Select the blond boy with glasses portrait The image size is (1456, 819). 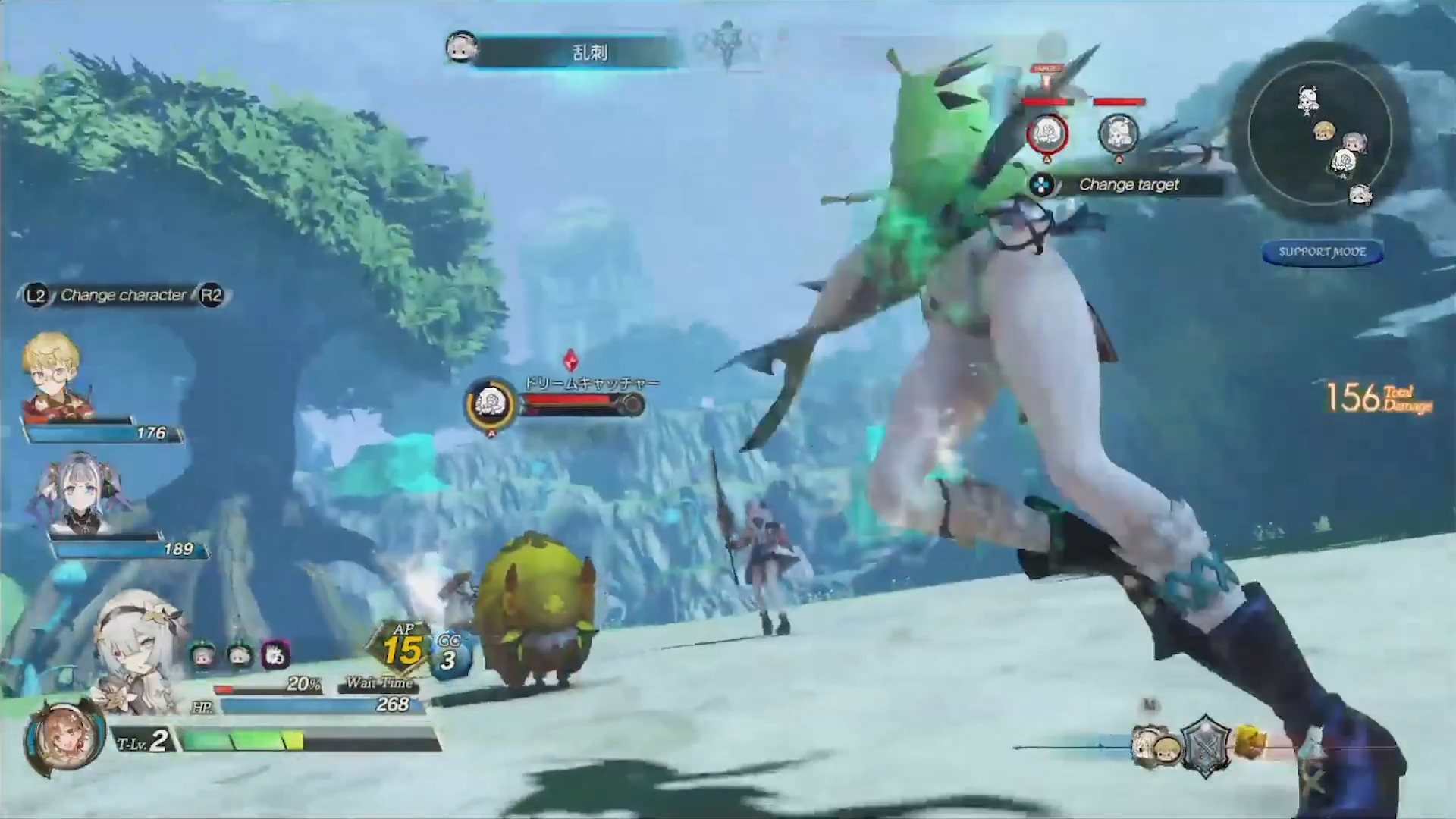[53, 377]
